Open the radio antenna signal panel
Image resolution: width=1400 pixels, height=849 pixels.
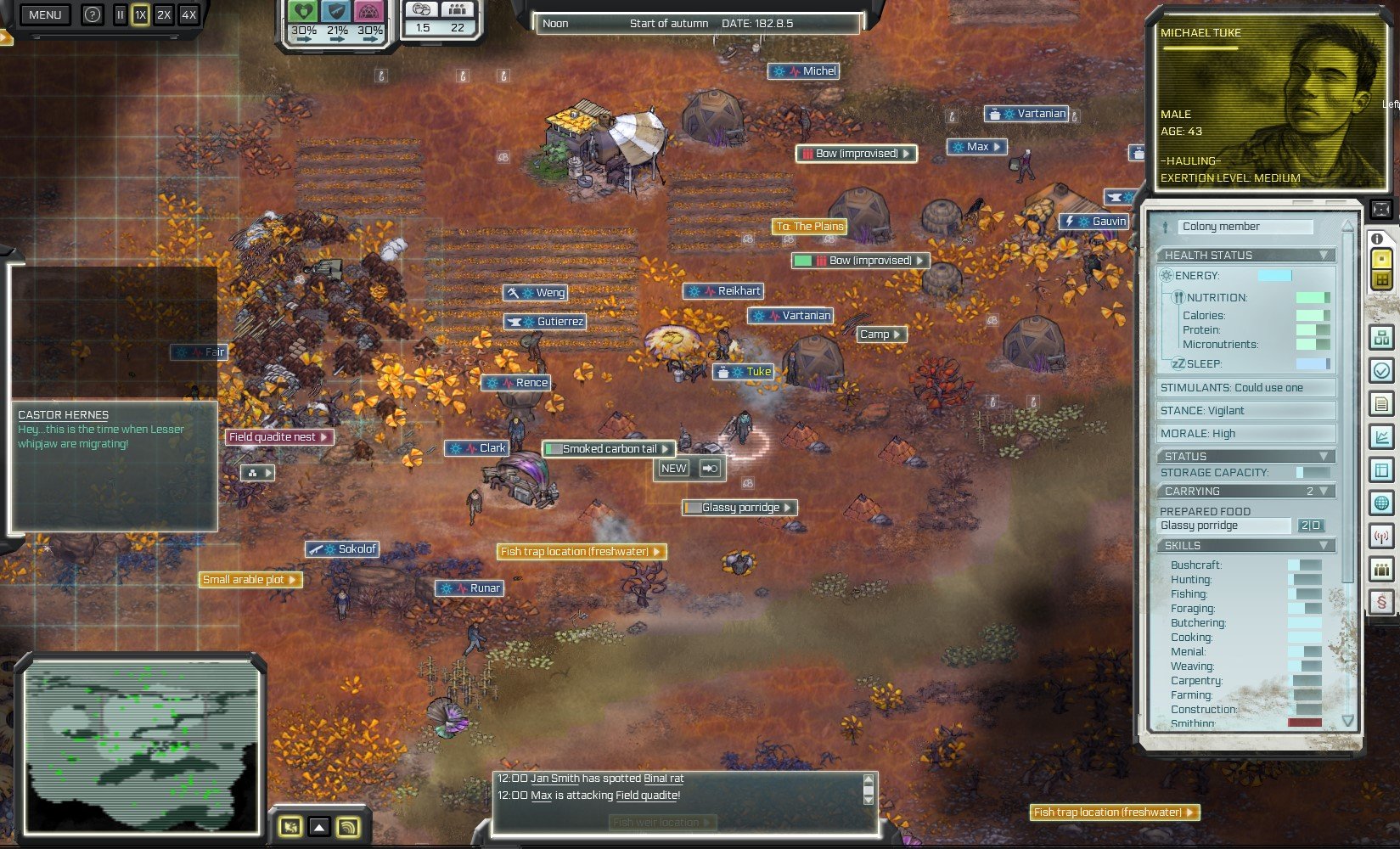1381,537
